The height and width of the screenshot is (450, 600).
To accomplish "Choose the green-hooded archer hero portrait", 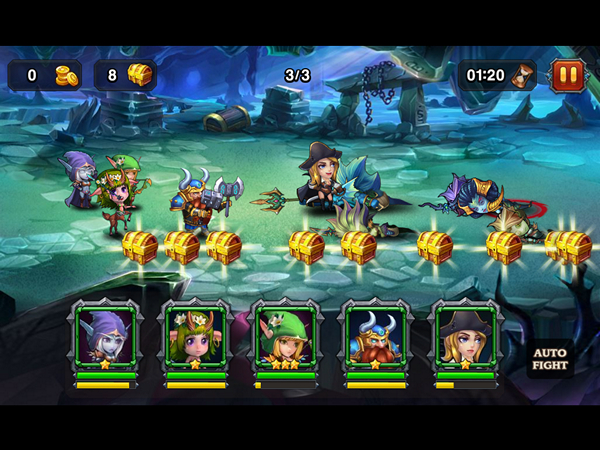I will point(285,337).
